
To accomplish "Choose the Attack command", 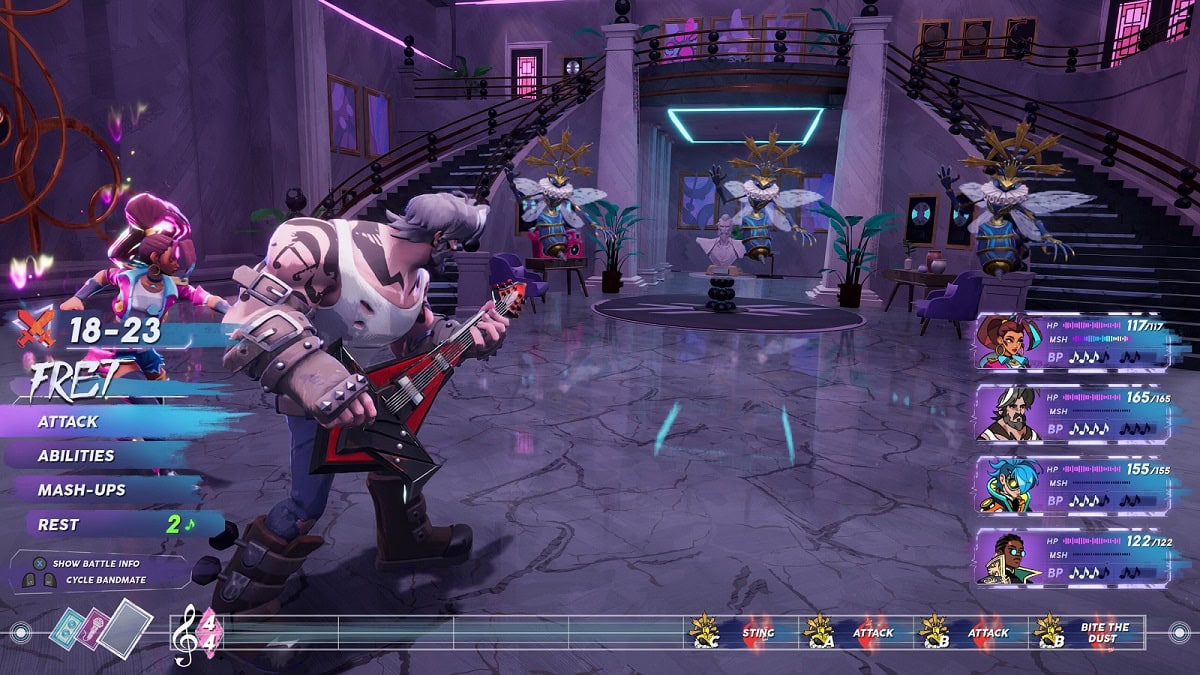I will (x=70, y=421).
